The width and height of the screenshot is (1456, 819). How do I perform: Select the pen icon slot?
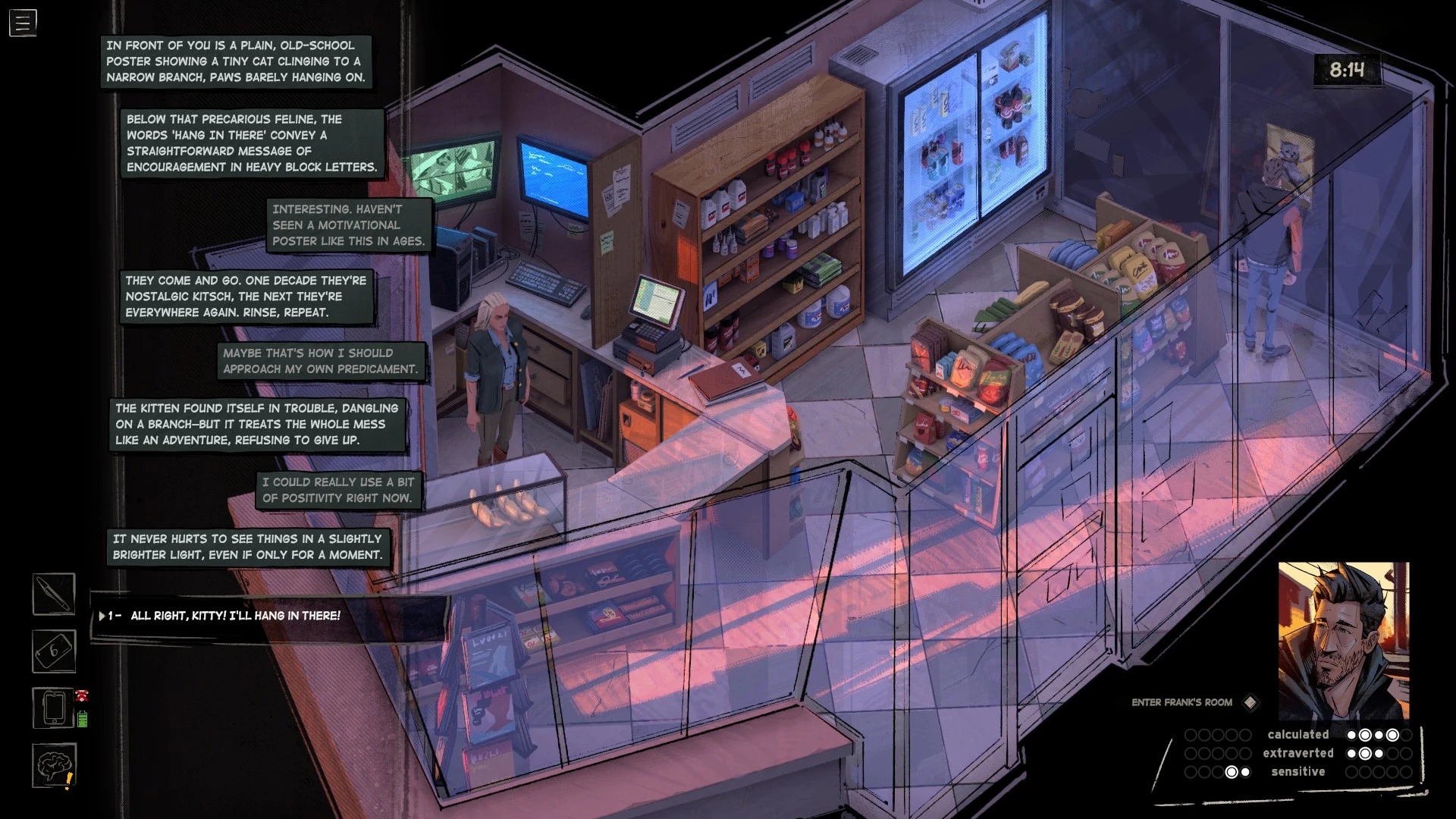coord(54,594)
